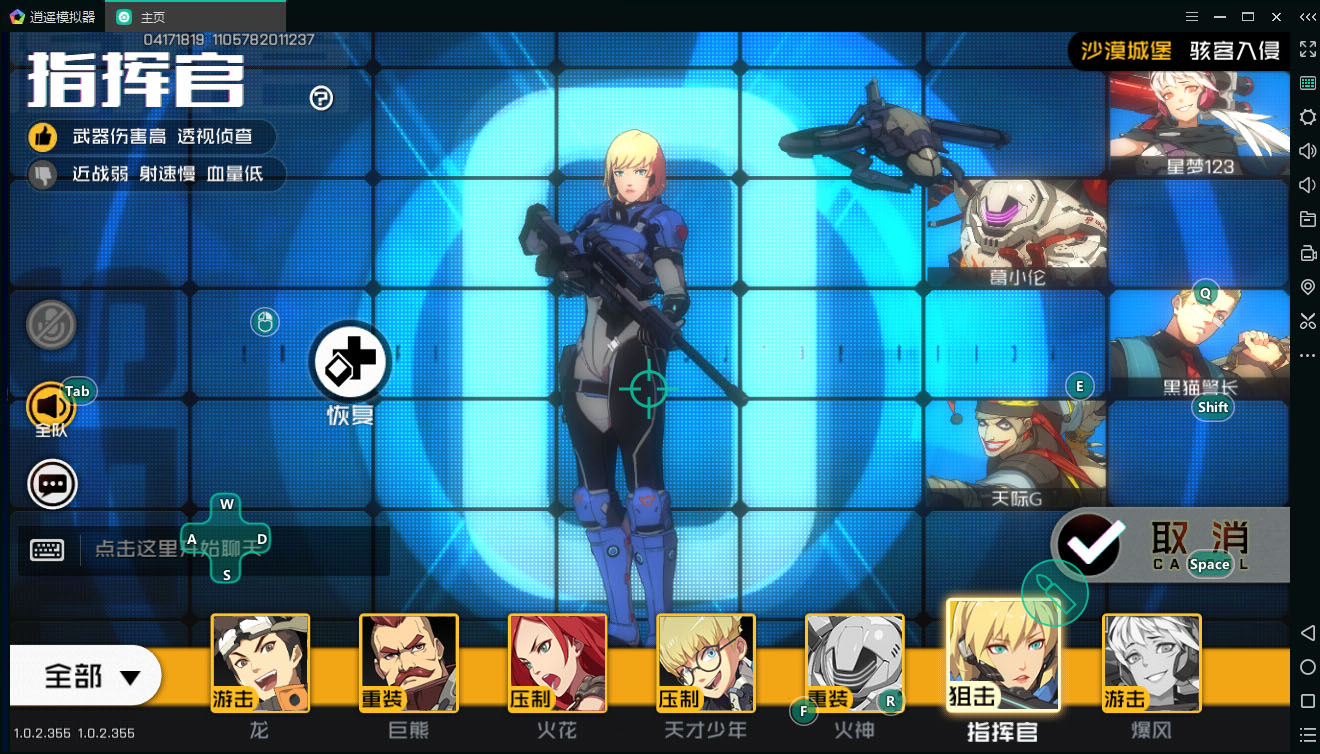Select the 龙 hero portrait

tap(260, 662)
